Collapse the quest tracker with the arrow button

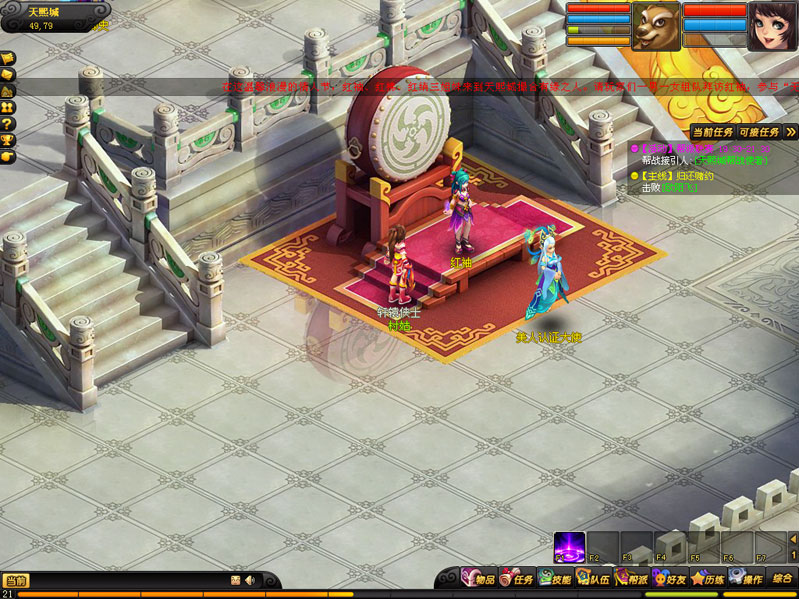point(791,132)
